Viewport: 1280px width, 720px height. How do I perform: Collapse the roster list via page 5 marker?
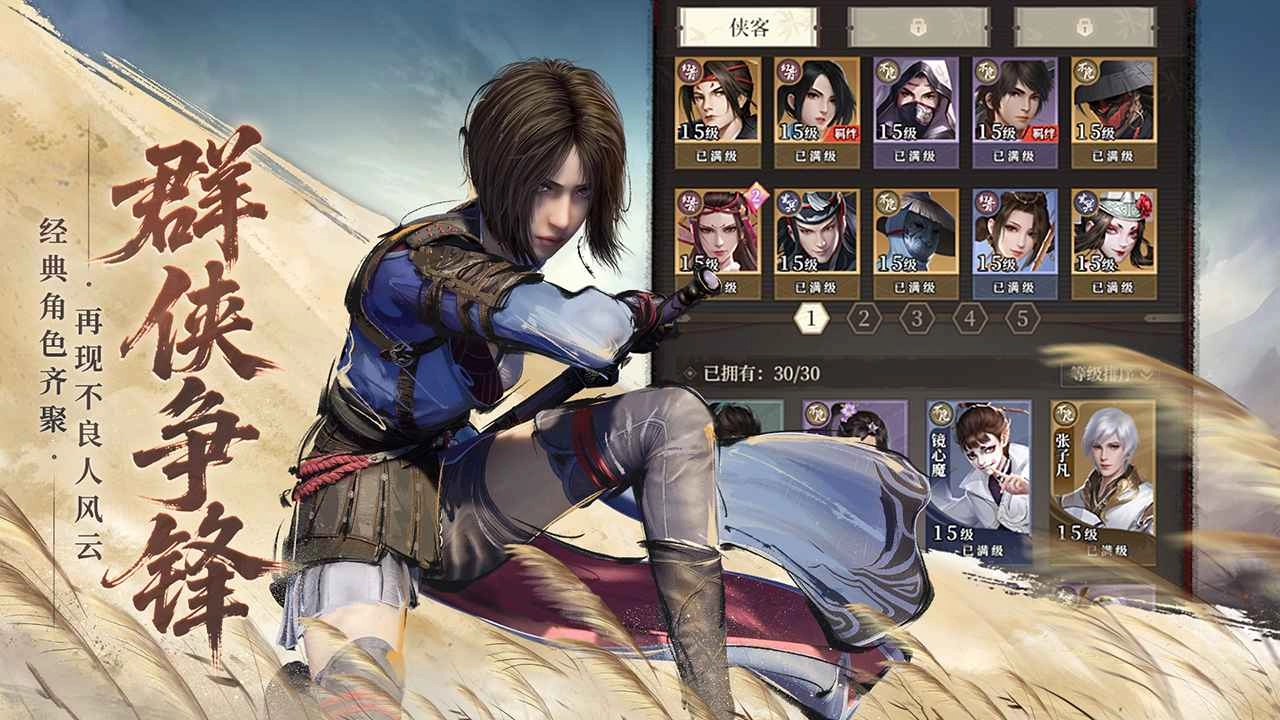(1022, 320)
